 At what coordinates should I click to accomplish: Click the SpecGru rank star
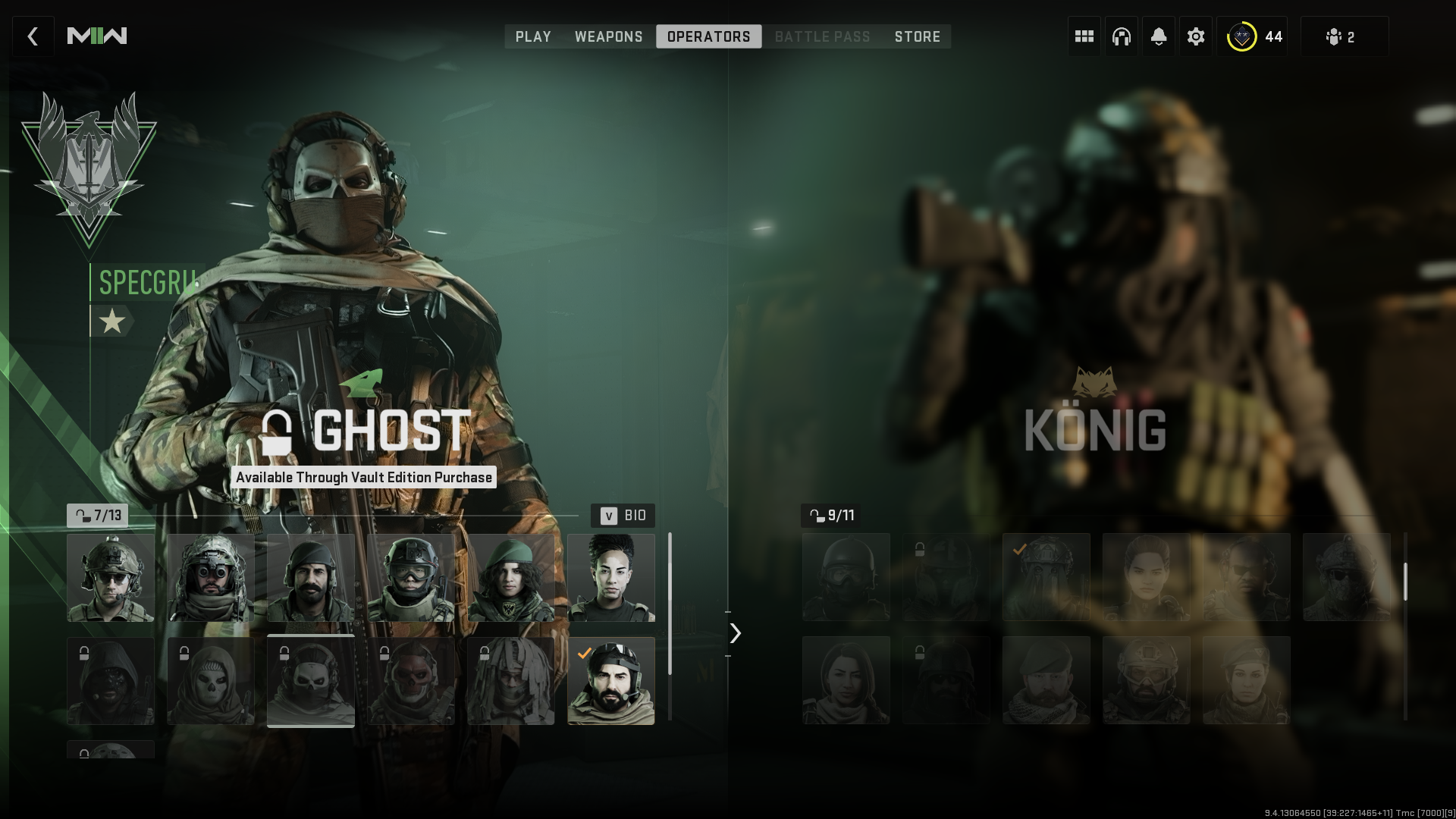112,320
